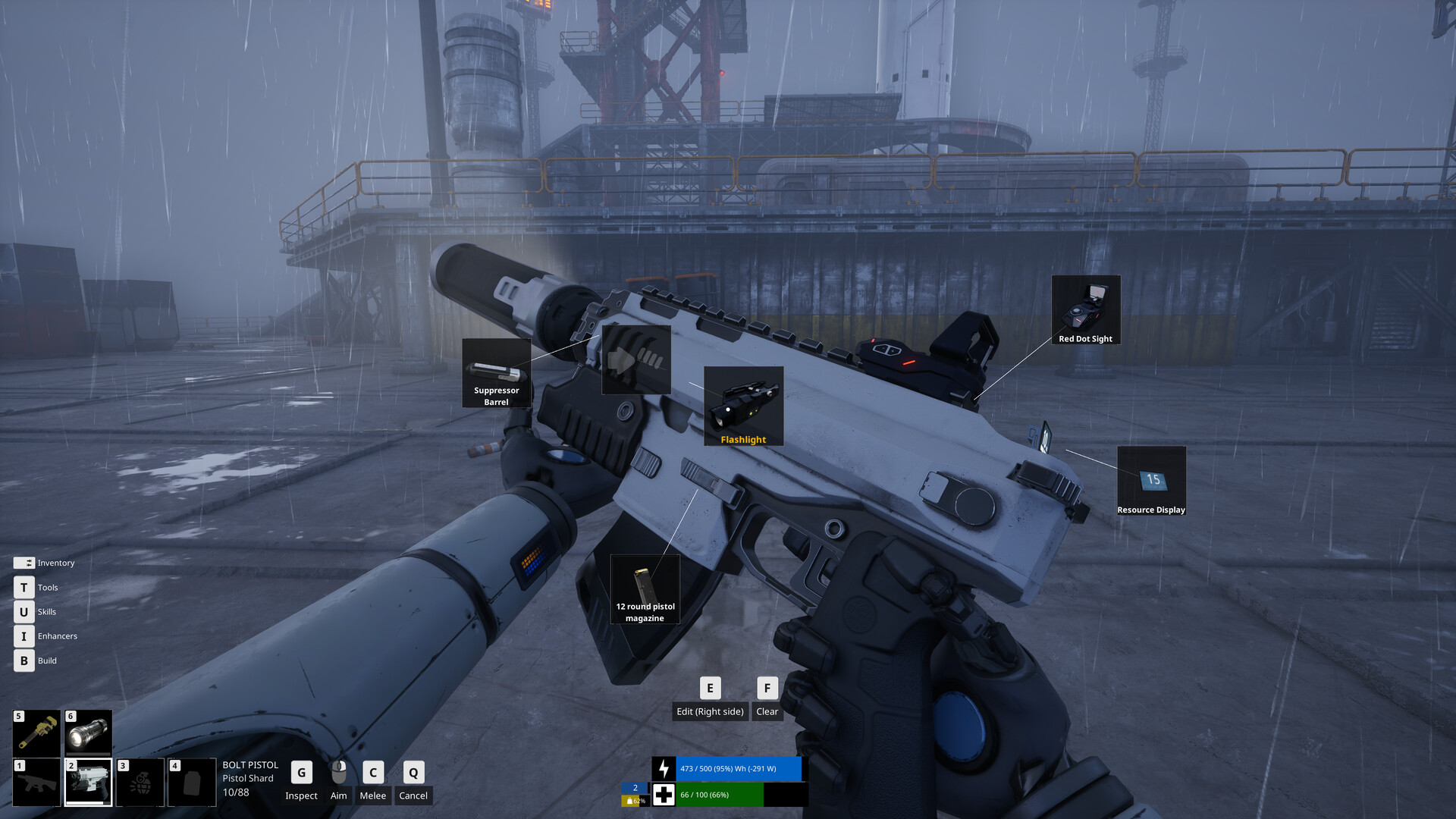Select the Bolt Pistol in hotbar slot 2

tap(86, 781)
